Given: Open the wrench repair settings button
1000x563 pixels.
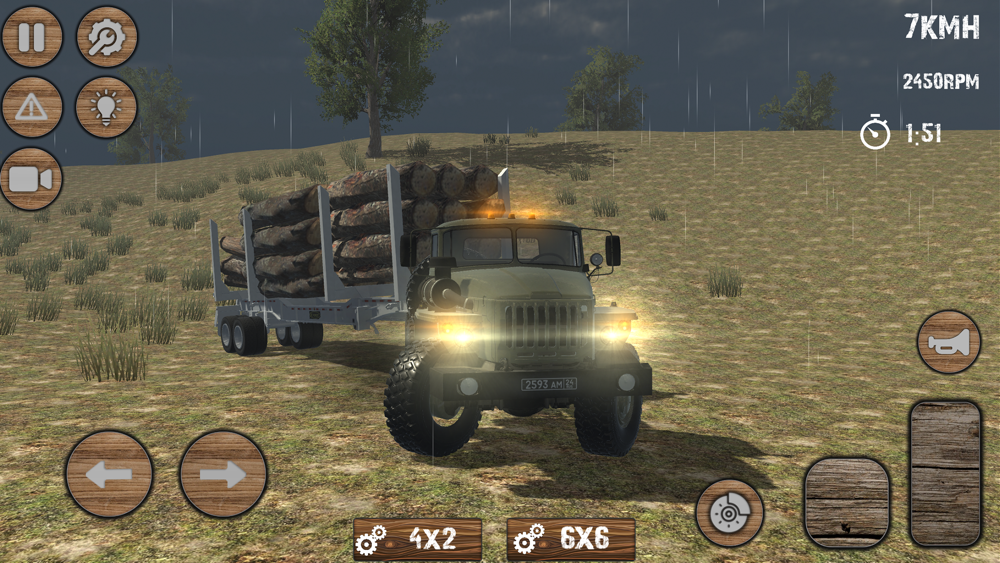Looking at the screenshot, I should 107,37.
